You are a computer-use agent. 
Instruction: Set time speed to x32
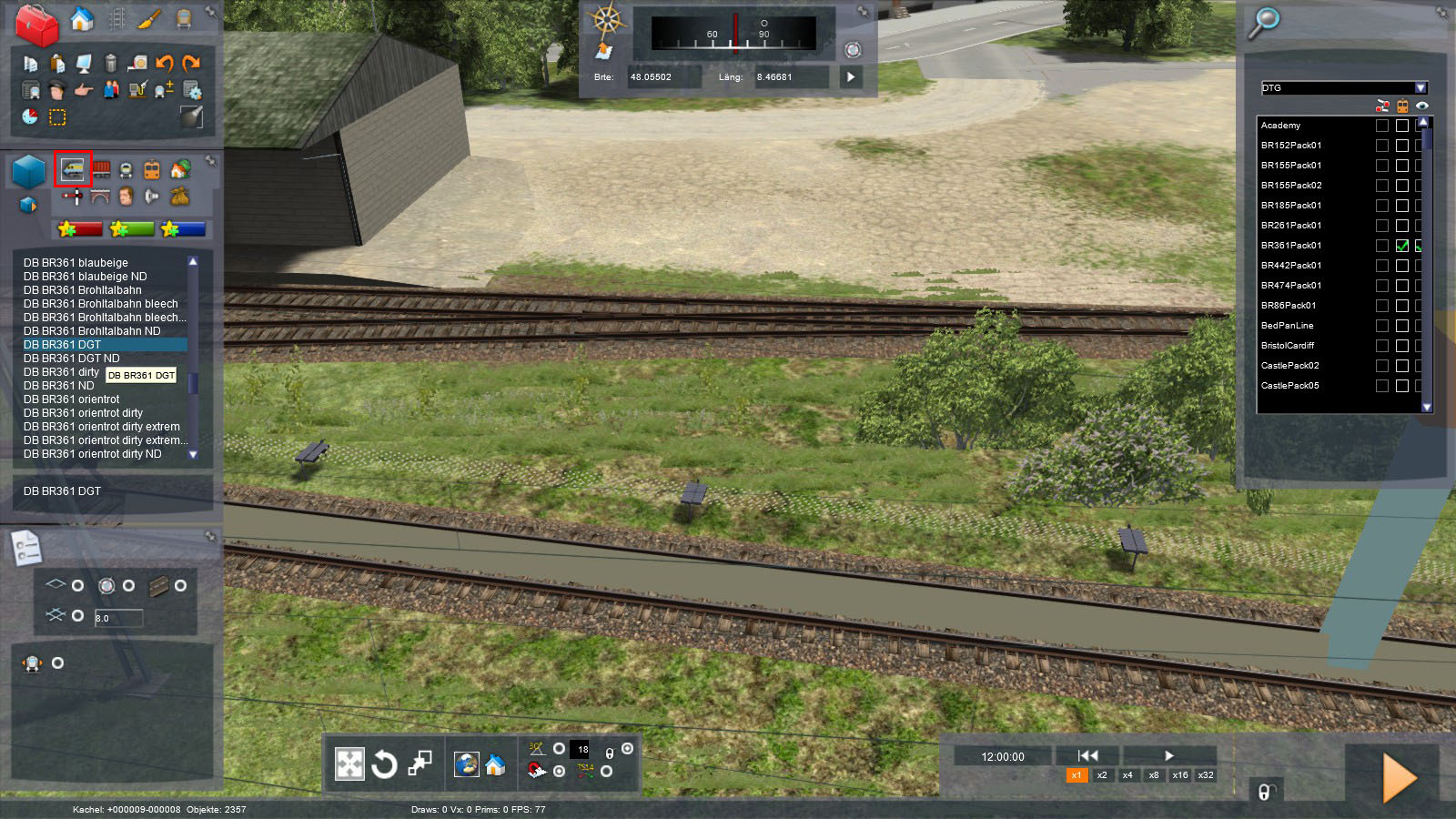click(1206, 775)
